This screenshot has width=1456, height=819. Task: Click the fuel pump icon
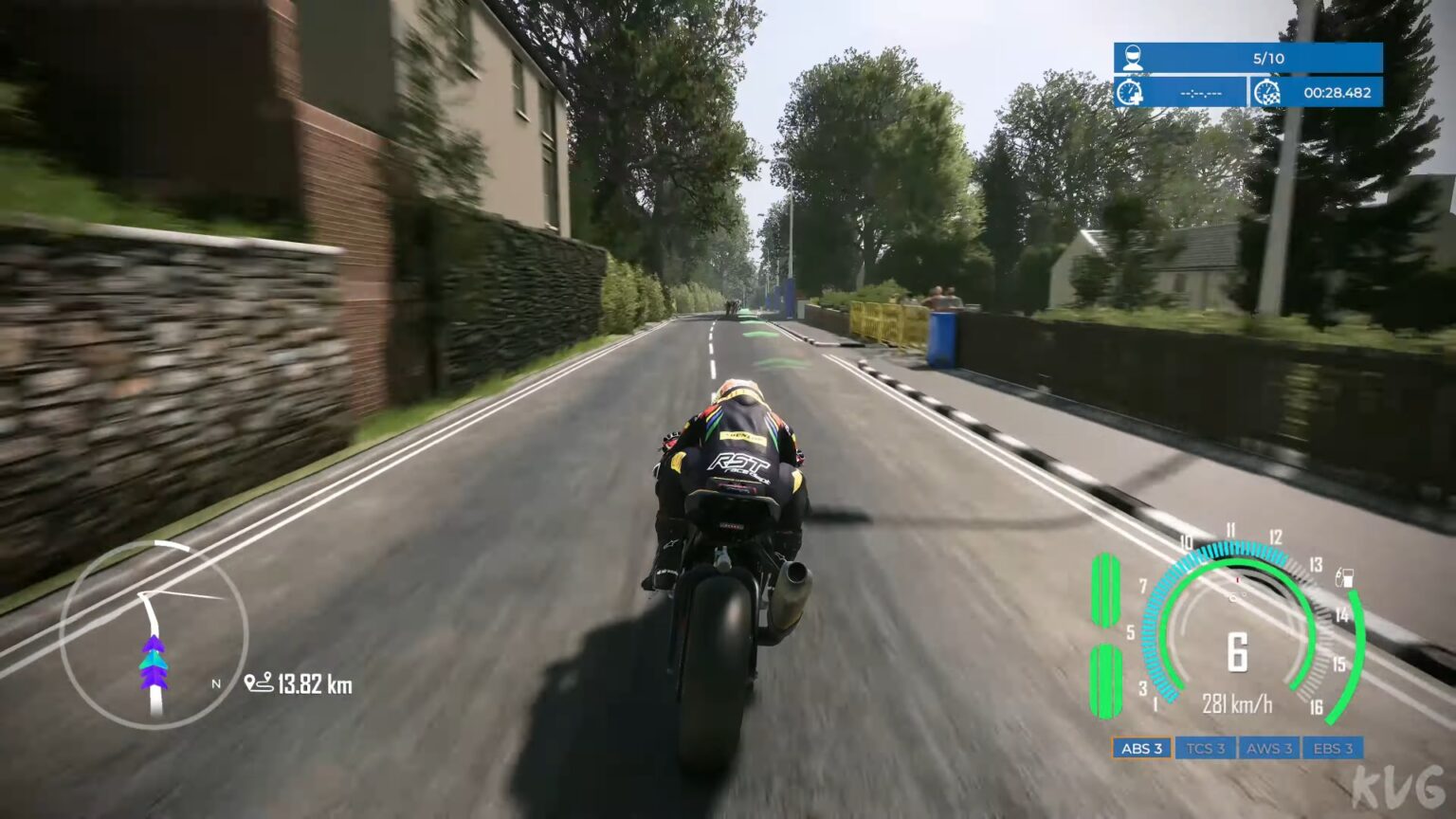pos(1345,574)
